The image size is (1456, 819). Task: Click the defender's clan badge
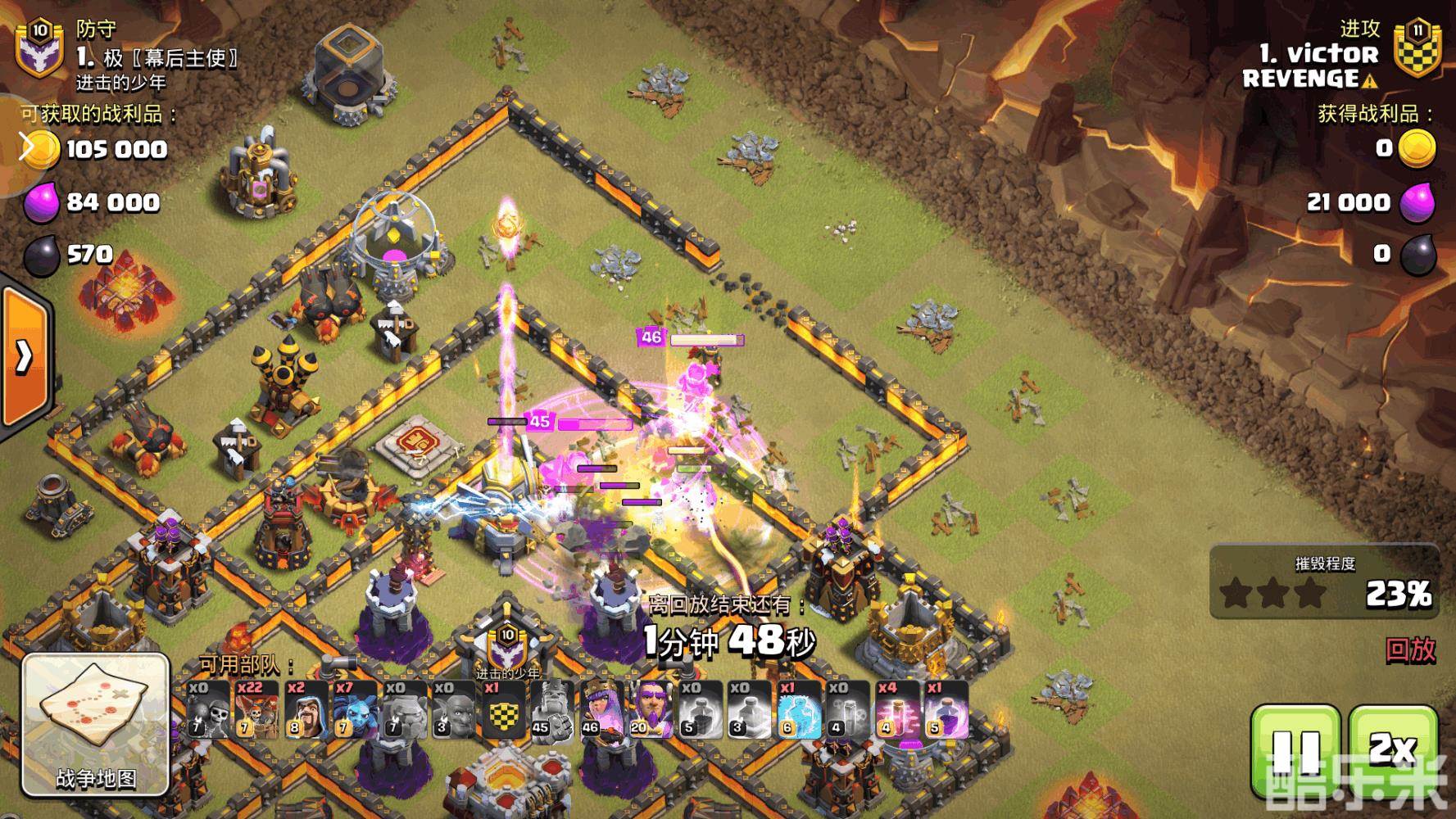point(39,49)
